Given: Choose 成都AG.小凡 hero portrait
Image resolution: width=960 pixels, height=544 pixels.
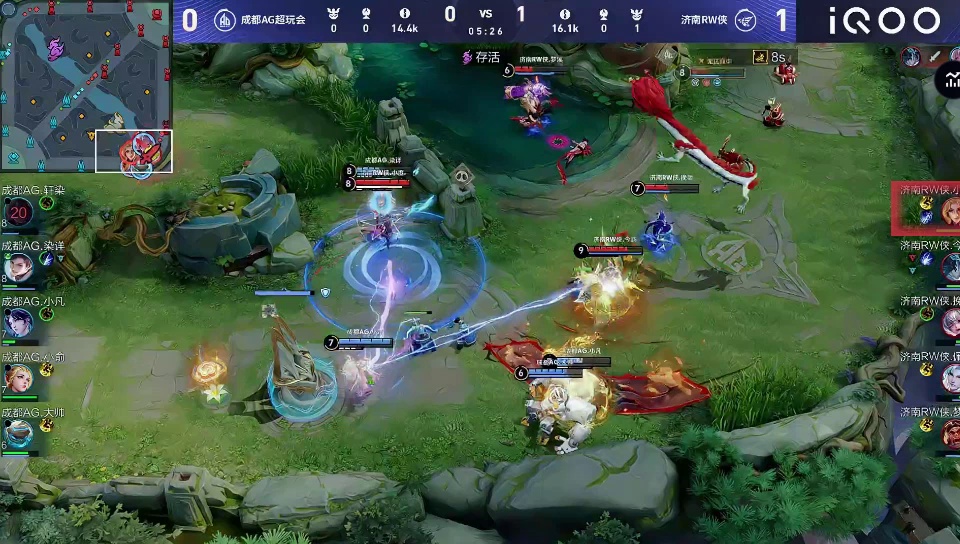Looking at the screenshot, I should tap(19, 323).
